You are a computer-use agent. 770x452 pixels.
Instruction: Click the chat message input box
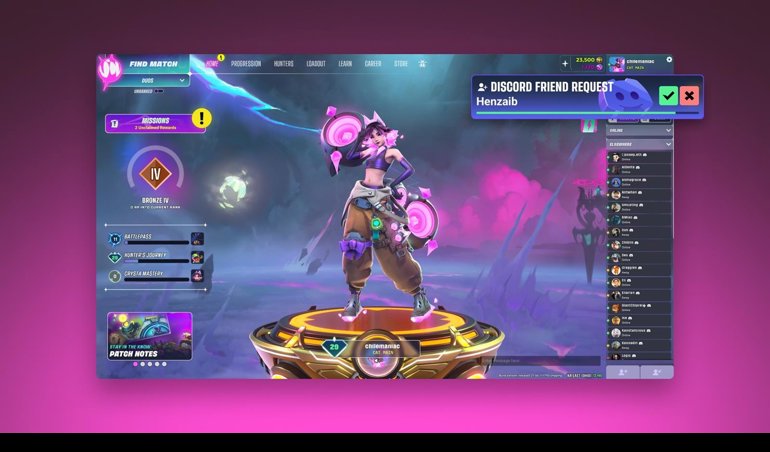coord(540,361)
